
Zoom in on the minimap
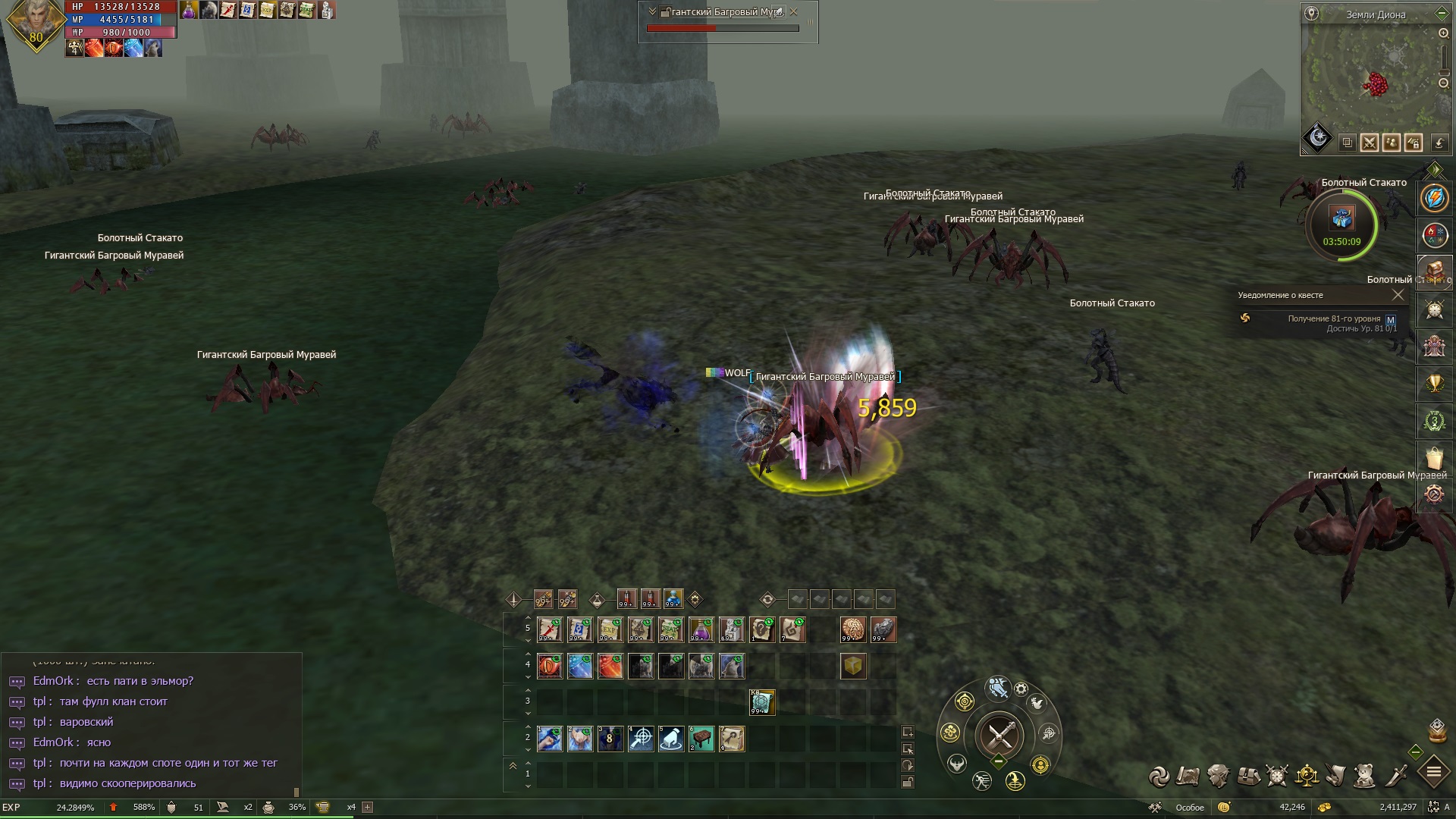point(1443,33)
